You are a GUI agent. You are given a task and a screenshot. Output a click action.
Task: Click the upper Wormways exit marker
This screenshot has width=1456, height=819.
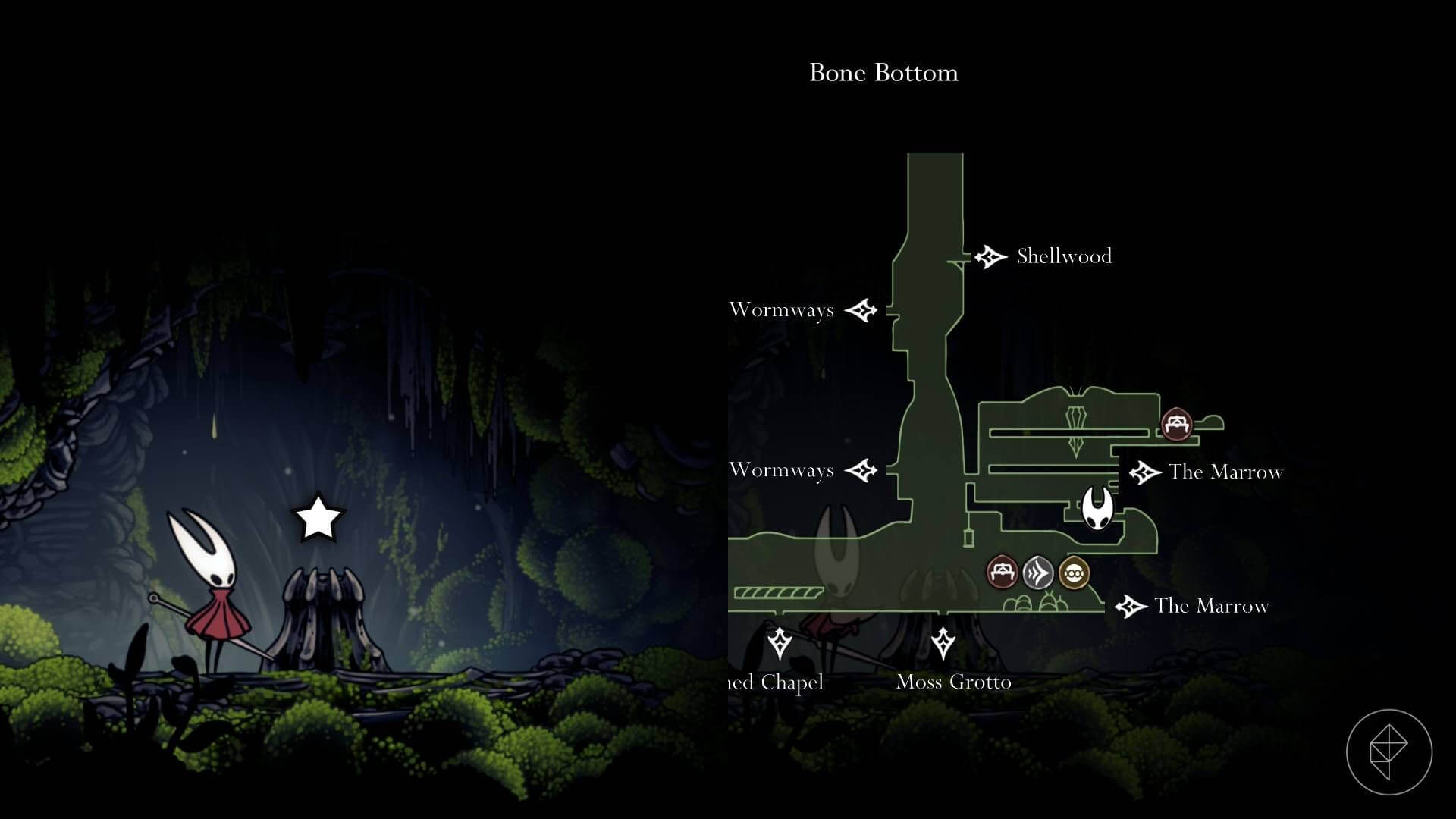tap(862, 309)
